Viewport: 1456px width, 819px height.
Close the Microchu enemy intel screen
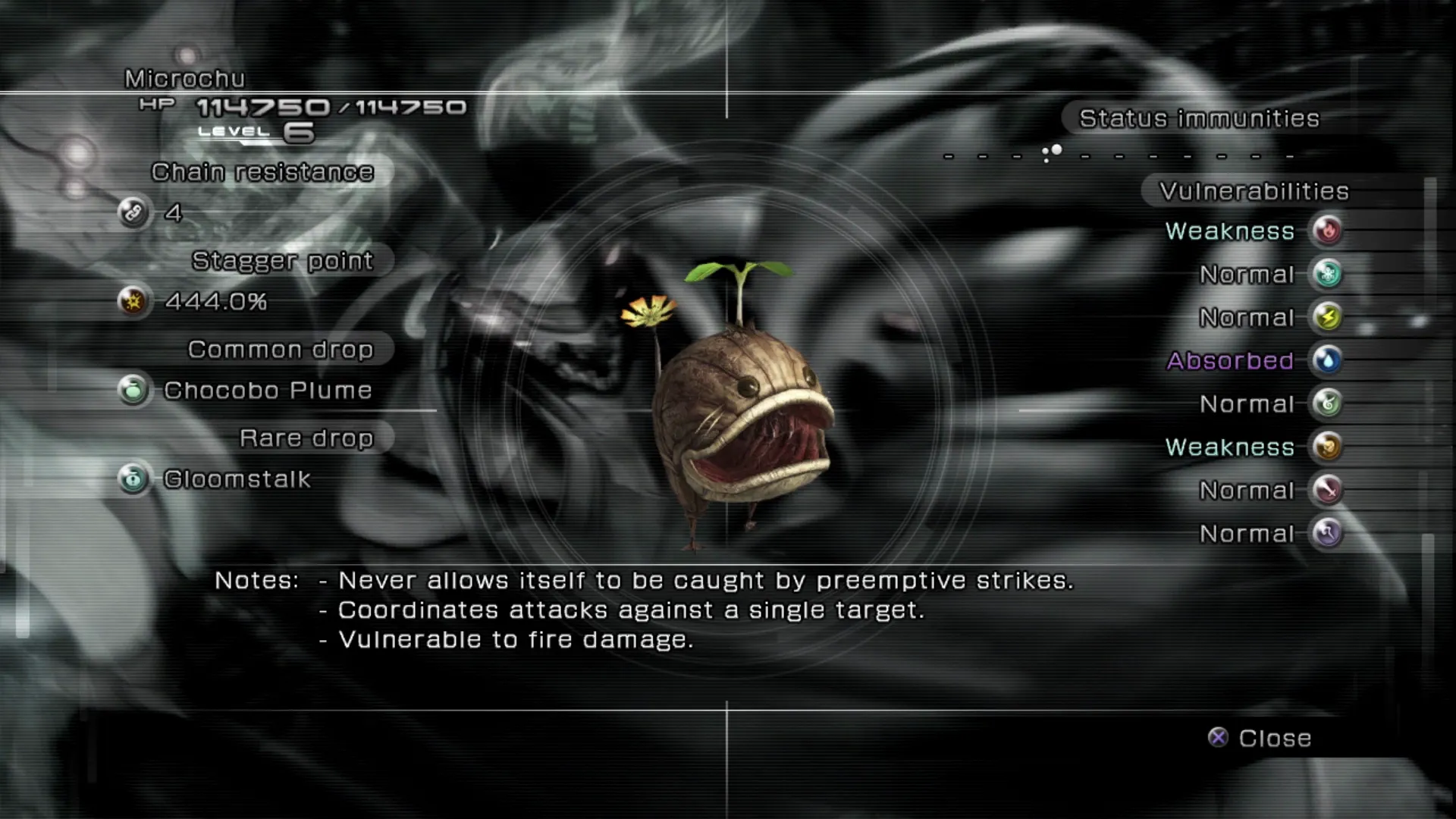pos(1260,738)
